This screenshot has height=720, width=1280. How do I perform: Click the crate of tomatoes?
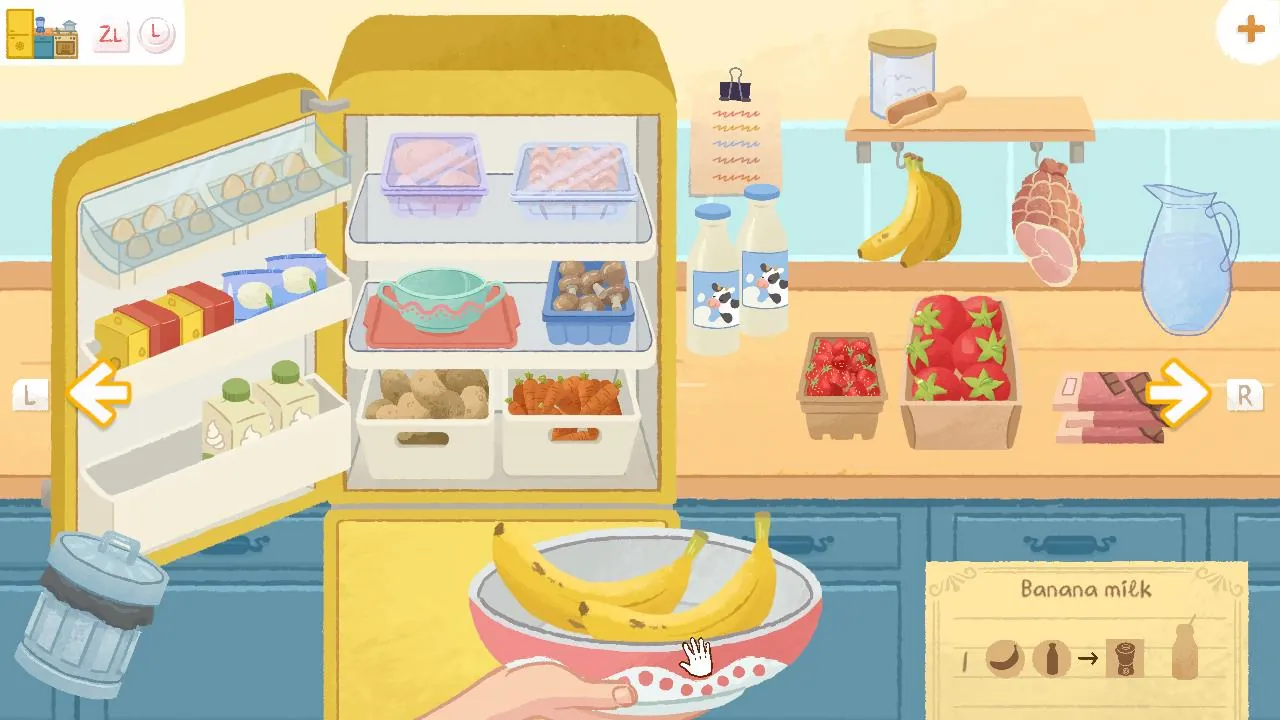[955, 360]
